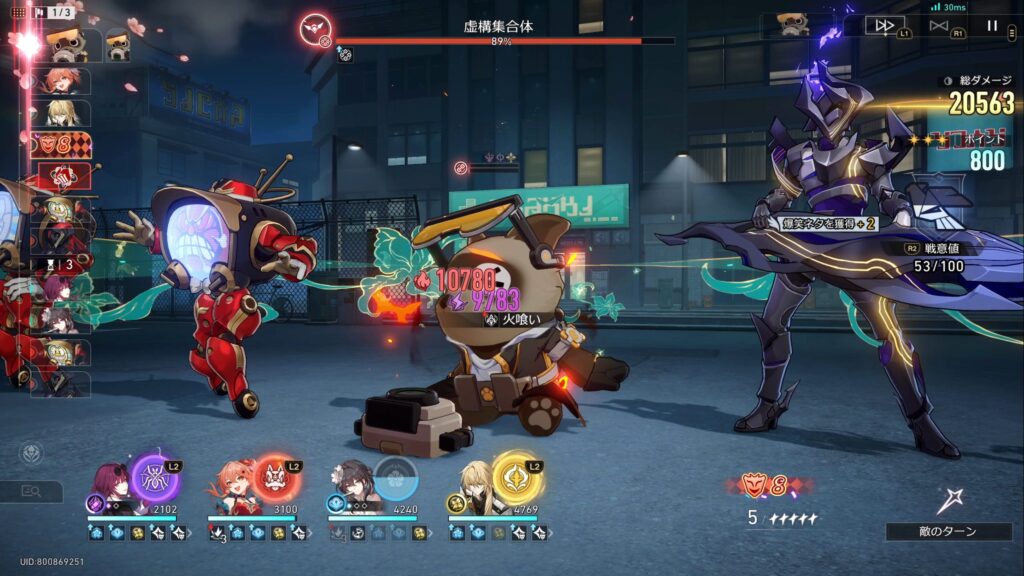Screen dimensions: 1024x576
Task: Open the round emblem above the magnifier
Action: coord(31,453)
